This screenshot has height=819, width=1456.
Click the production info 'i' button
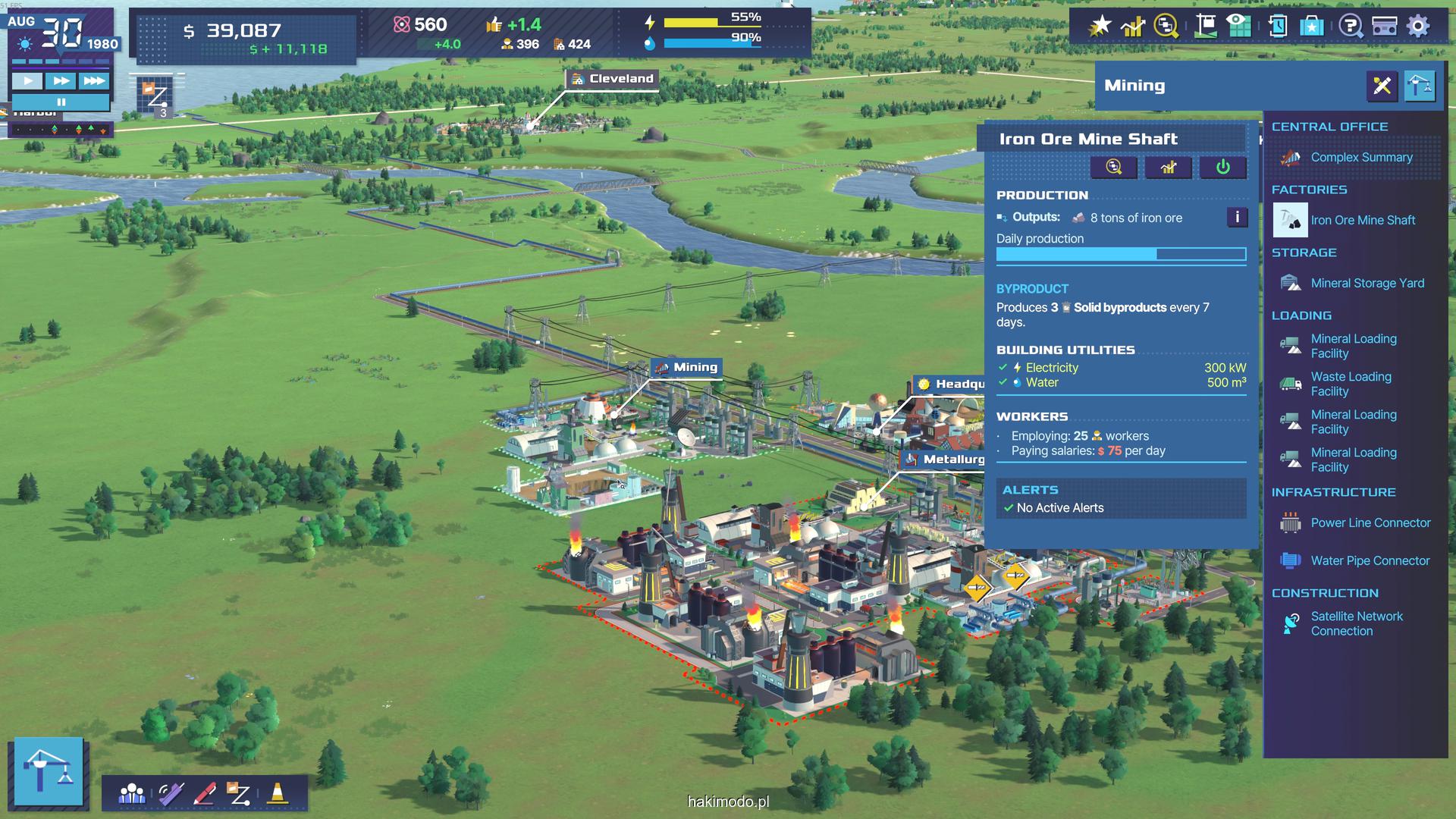click(x=1237, y=218)
